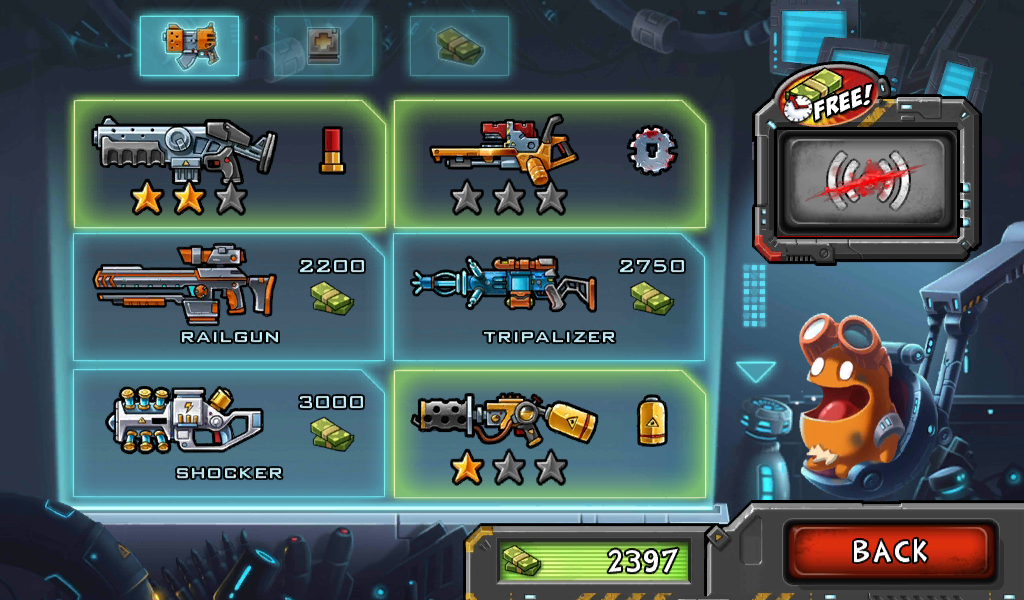Image resolution: width=1024 pixels, height=600 pixels.
Task: Open the armor upgrades tab
Action: pyautogui.click(x=323, y=46)
